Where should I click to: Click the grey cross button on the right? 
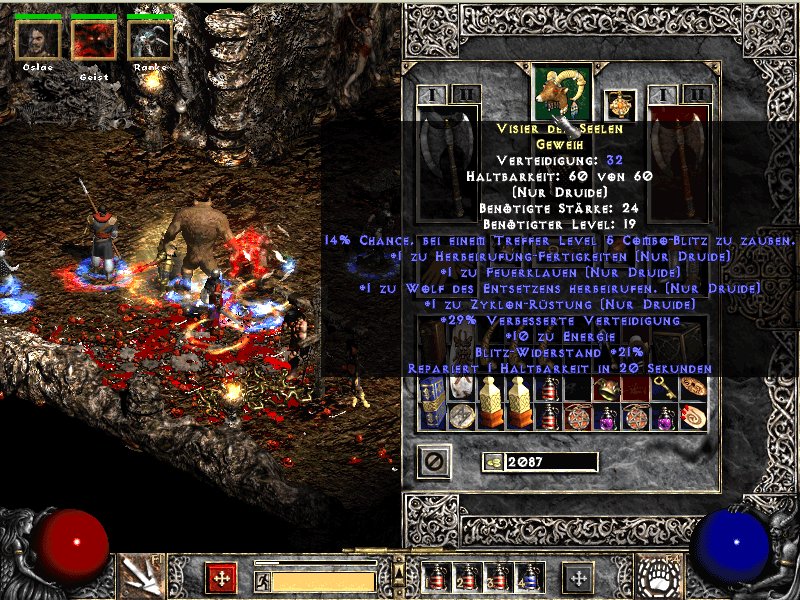click(578, 578)
